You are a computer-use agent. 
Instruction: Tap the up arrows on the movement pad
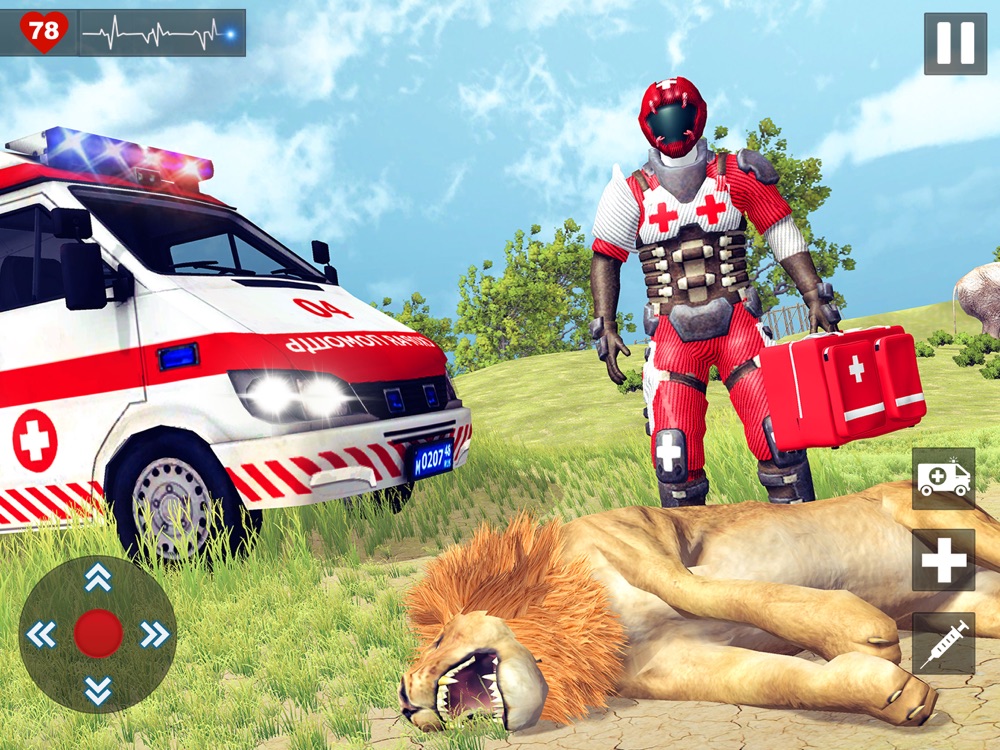click(x=98, y=576)
